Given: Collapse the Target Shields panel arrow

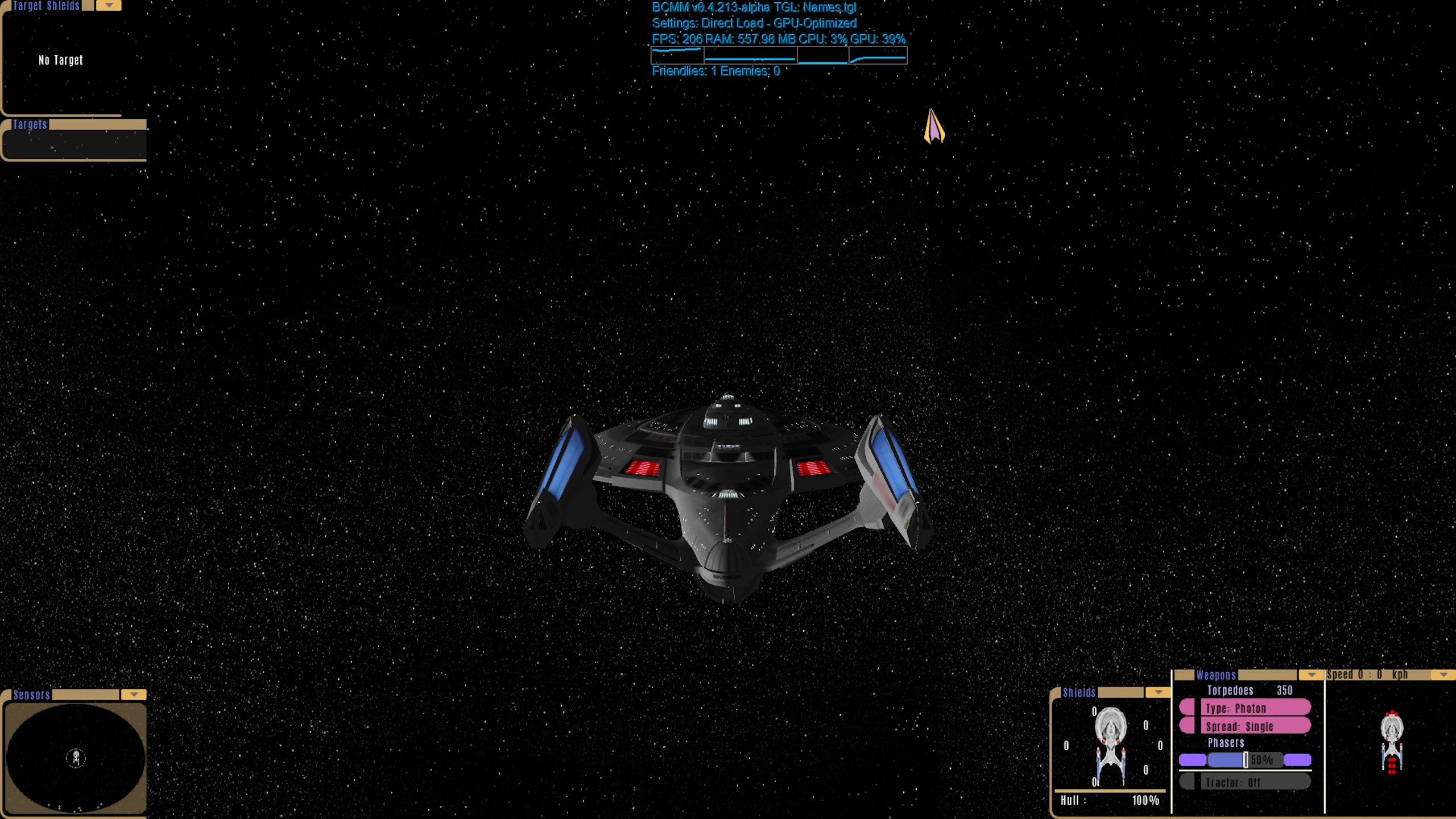Looking at the screenshot, I should pyautogui.click(x=109, y=6).
